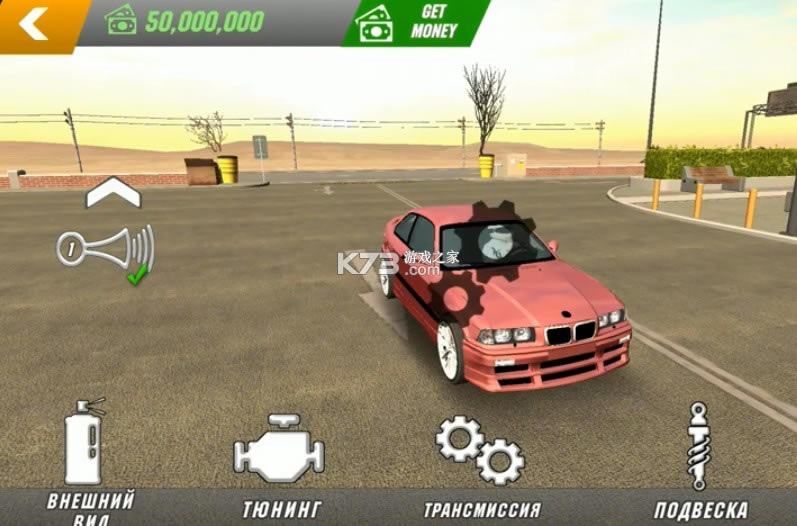Select the horn icon with checkmark
Image resolution: width=797 pixels, height=526 pixels.
[x=106, y=248]
